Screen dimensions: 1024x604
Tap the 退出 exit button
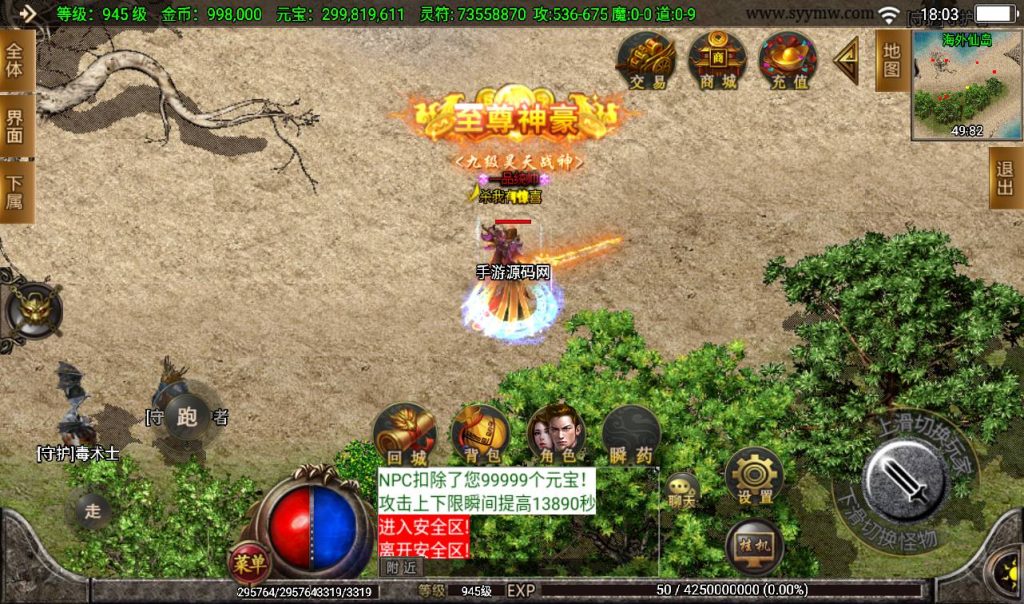point(1006,178)
